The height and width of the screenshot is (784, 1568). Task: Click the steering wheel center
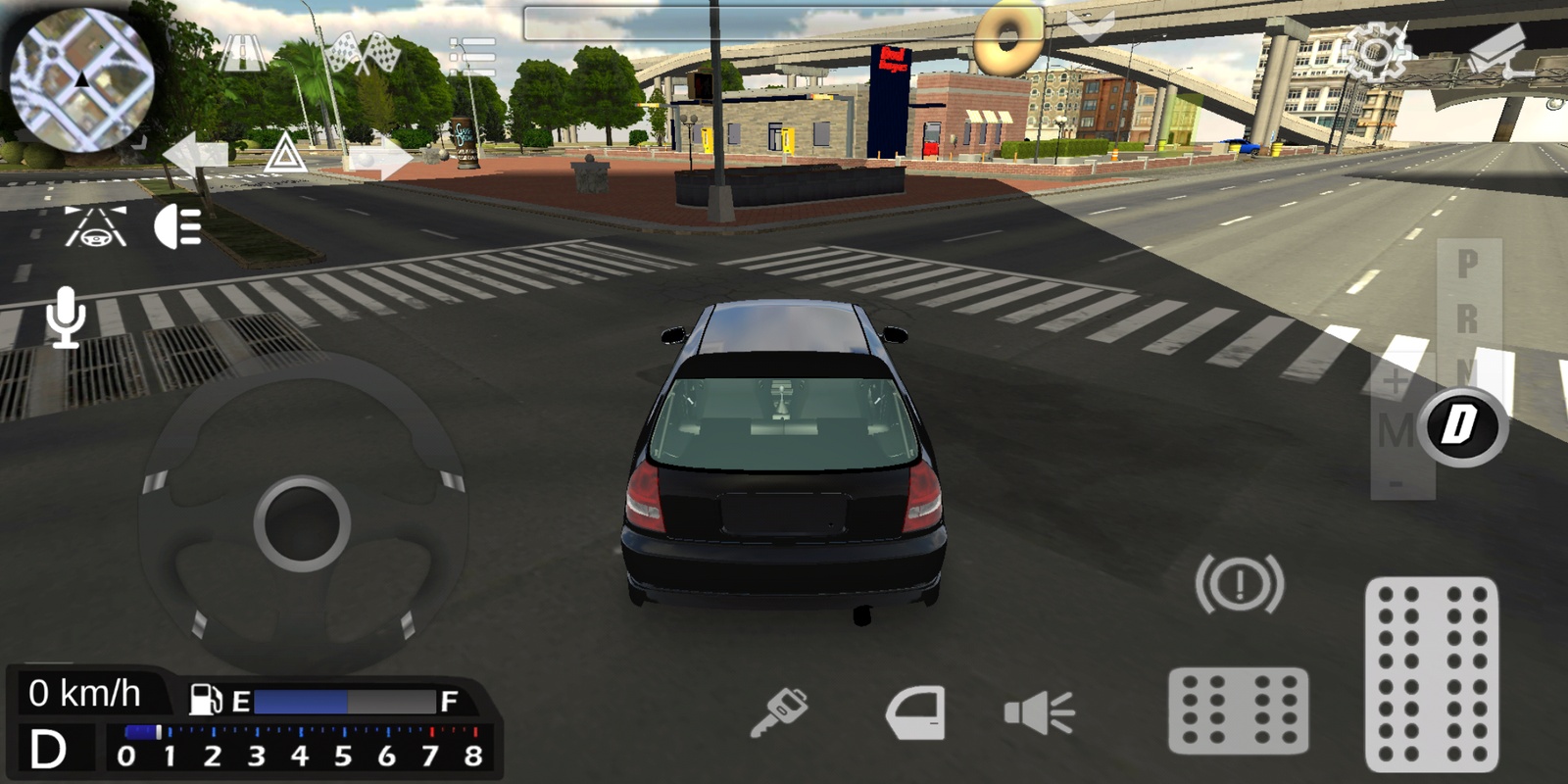[302, 522]
